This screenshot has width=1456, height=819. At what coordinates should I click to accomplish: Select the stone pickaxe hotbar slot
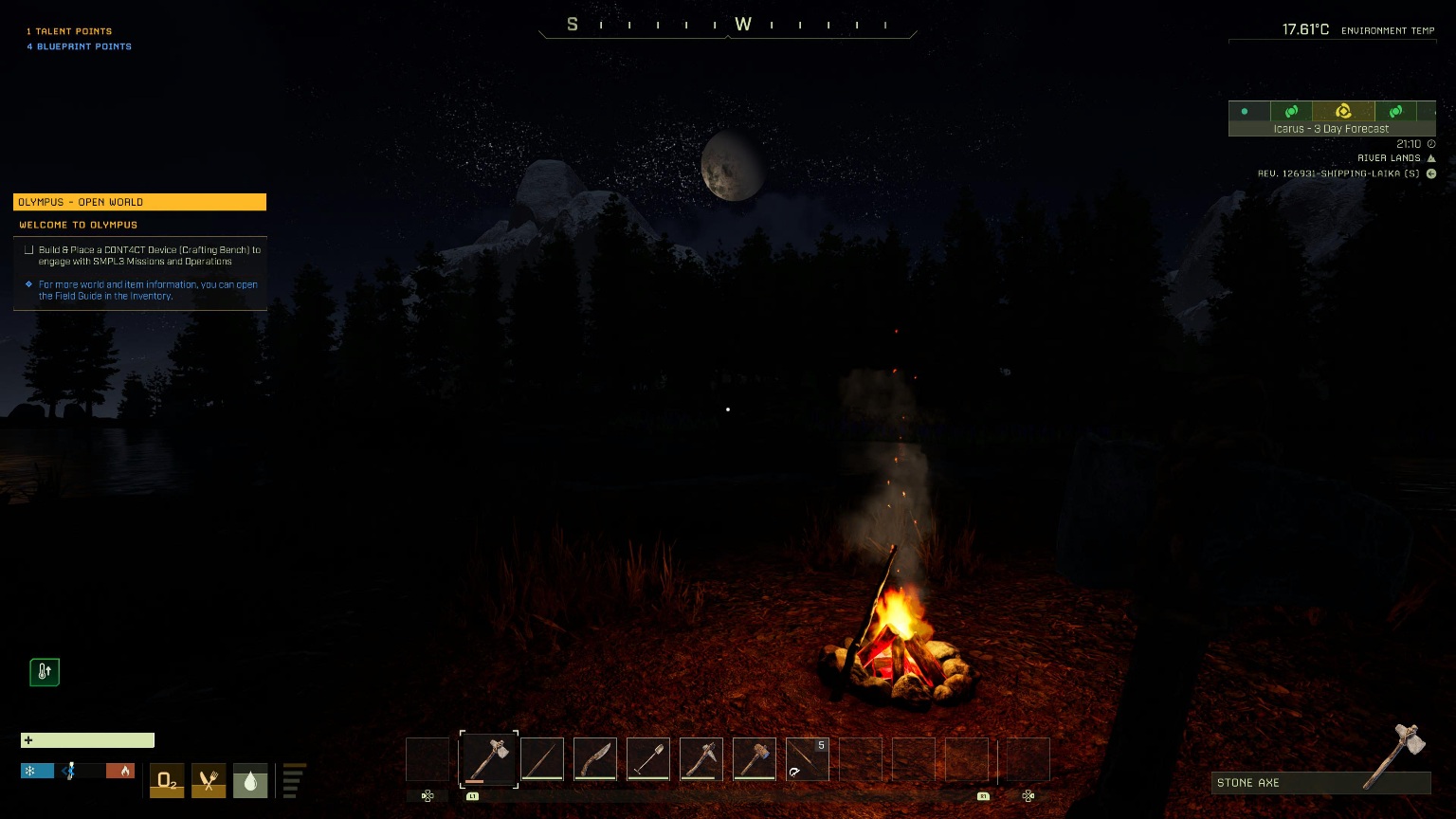[x=701, y=759]
